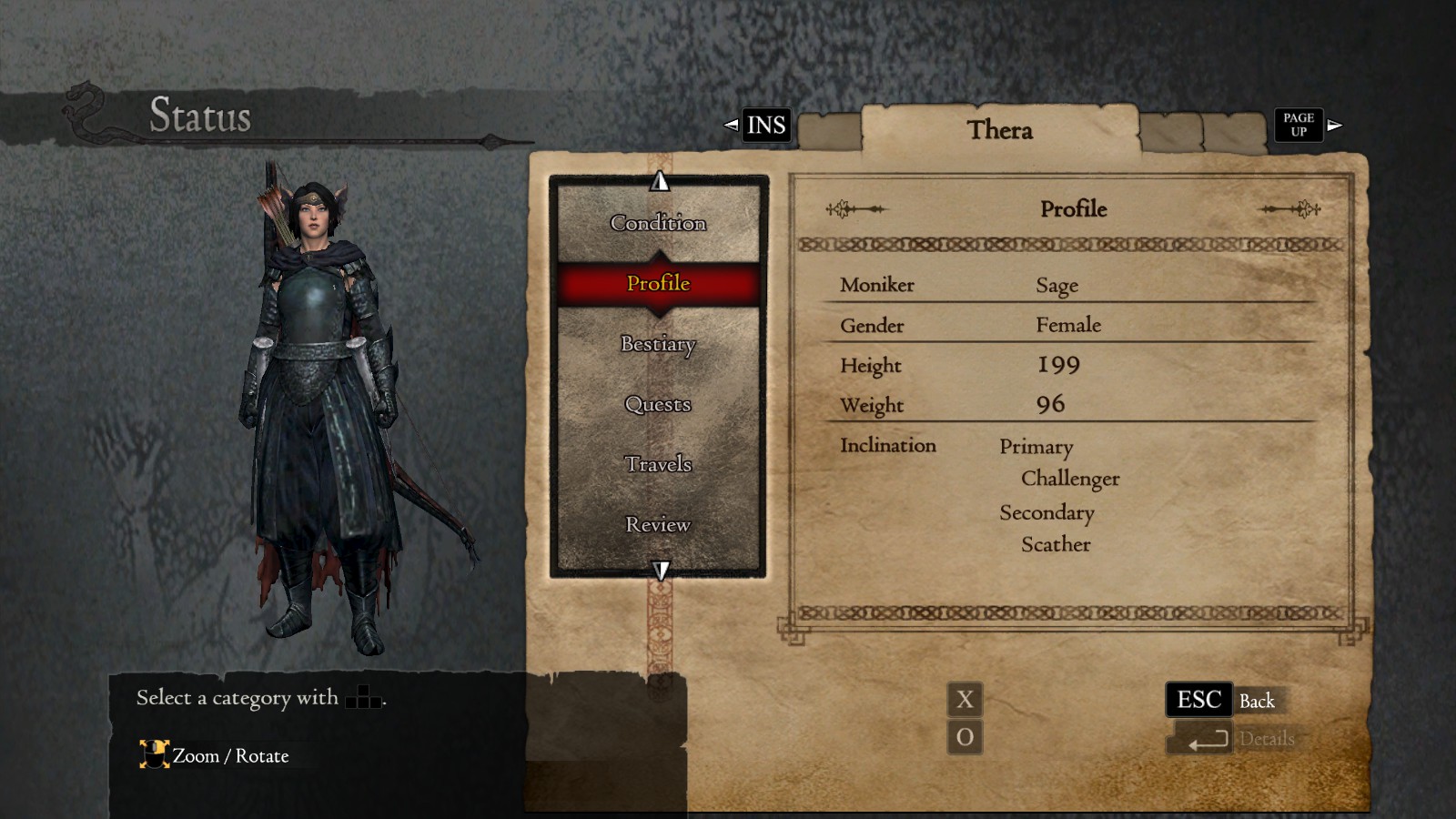
Task: Select the Condition category
Action: [658, 222]
